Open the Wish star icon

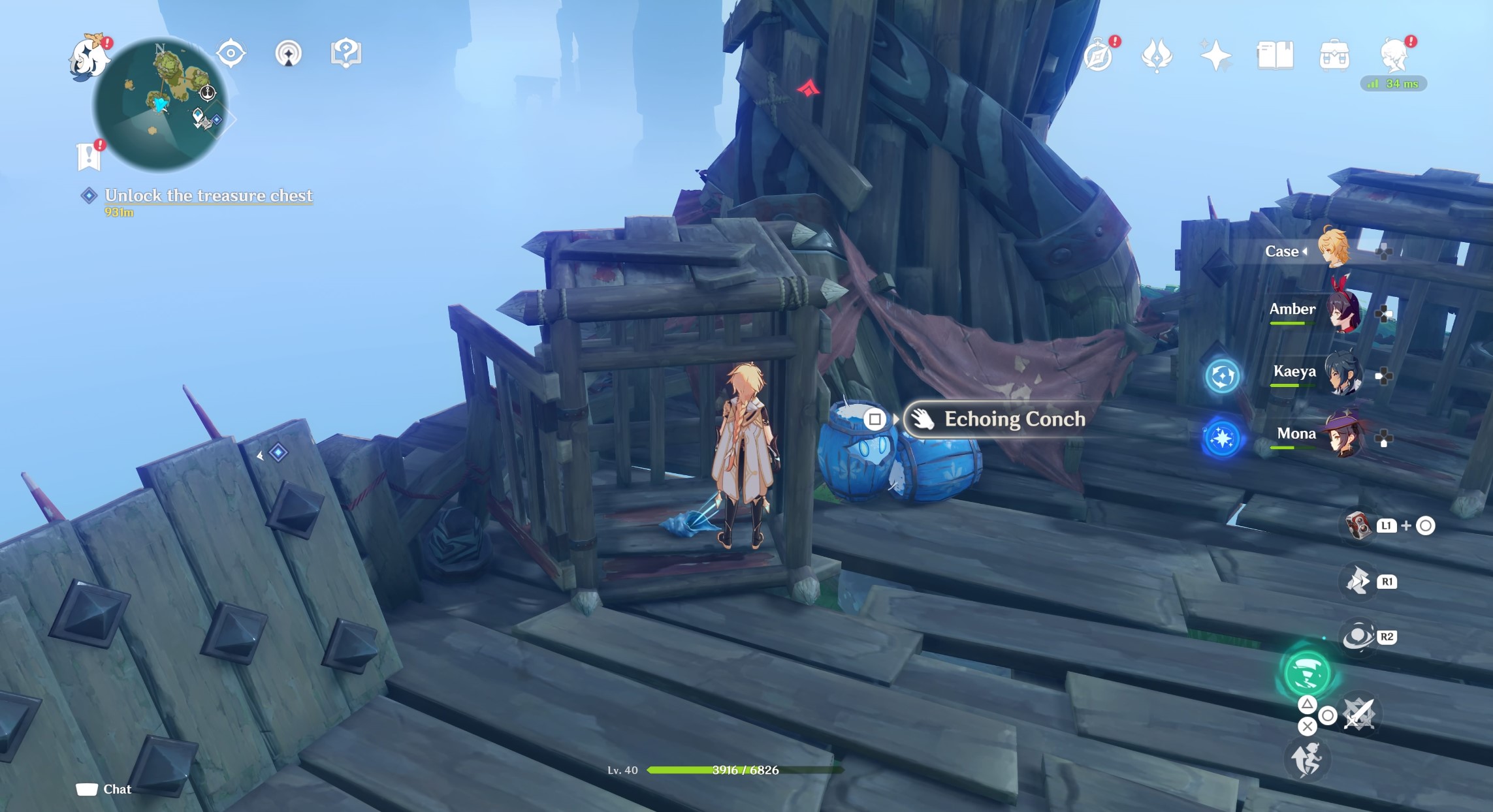tap(1215, 55)
